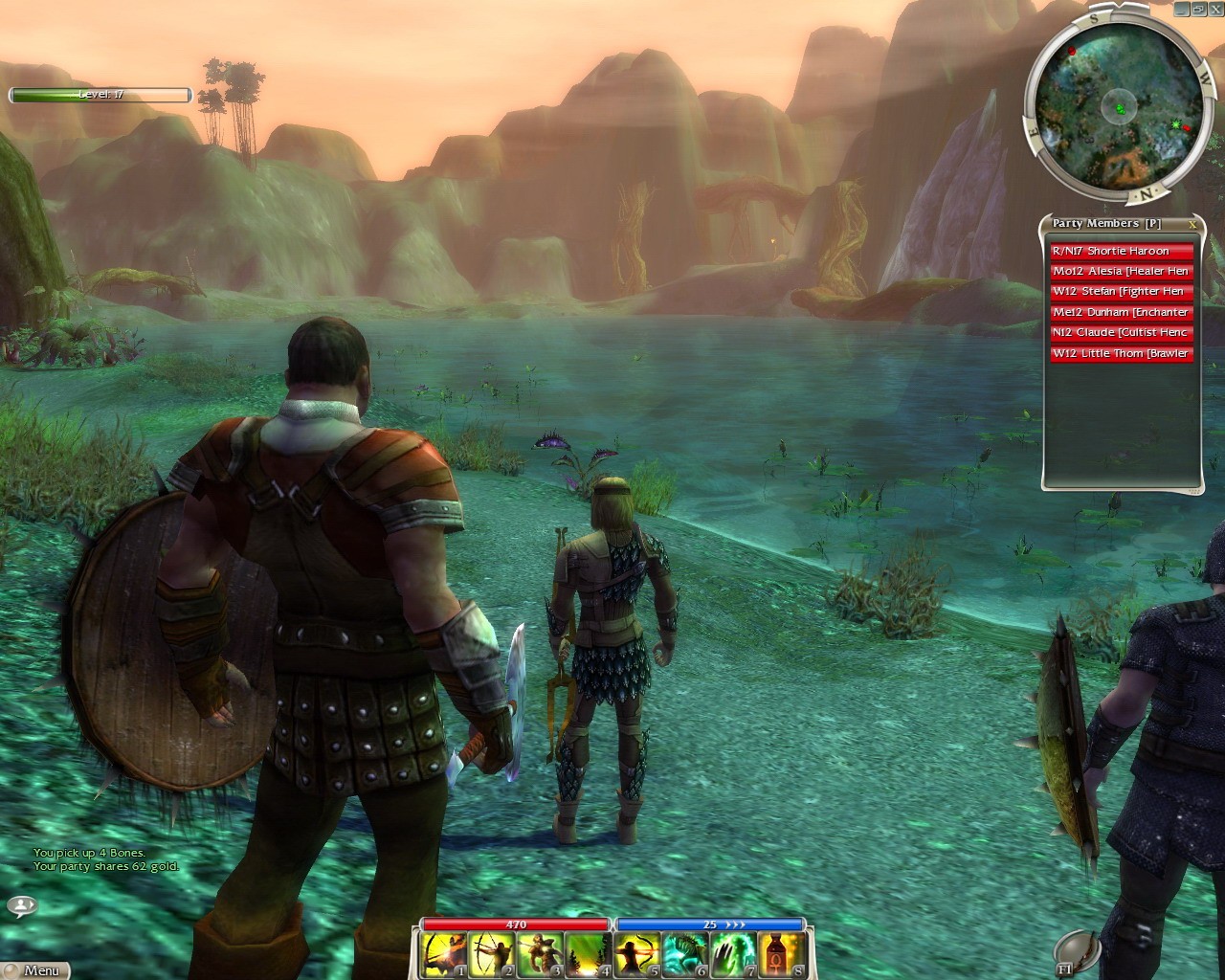This screenshot has height=980, width=1225.
Task: Pick Little Thom the Brawler henchman
Action: coord(1122,353)
